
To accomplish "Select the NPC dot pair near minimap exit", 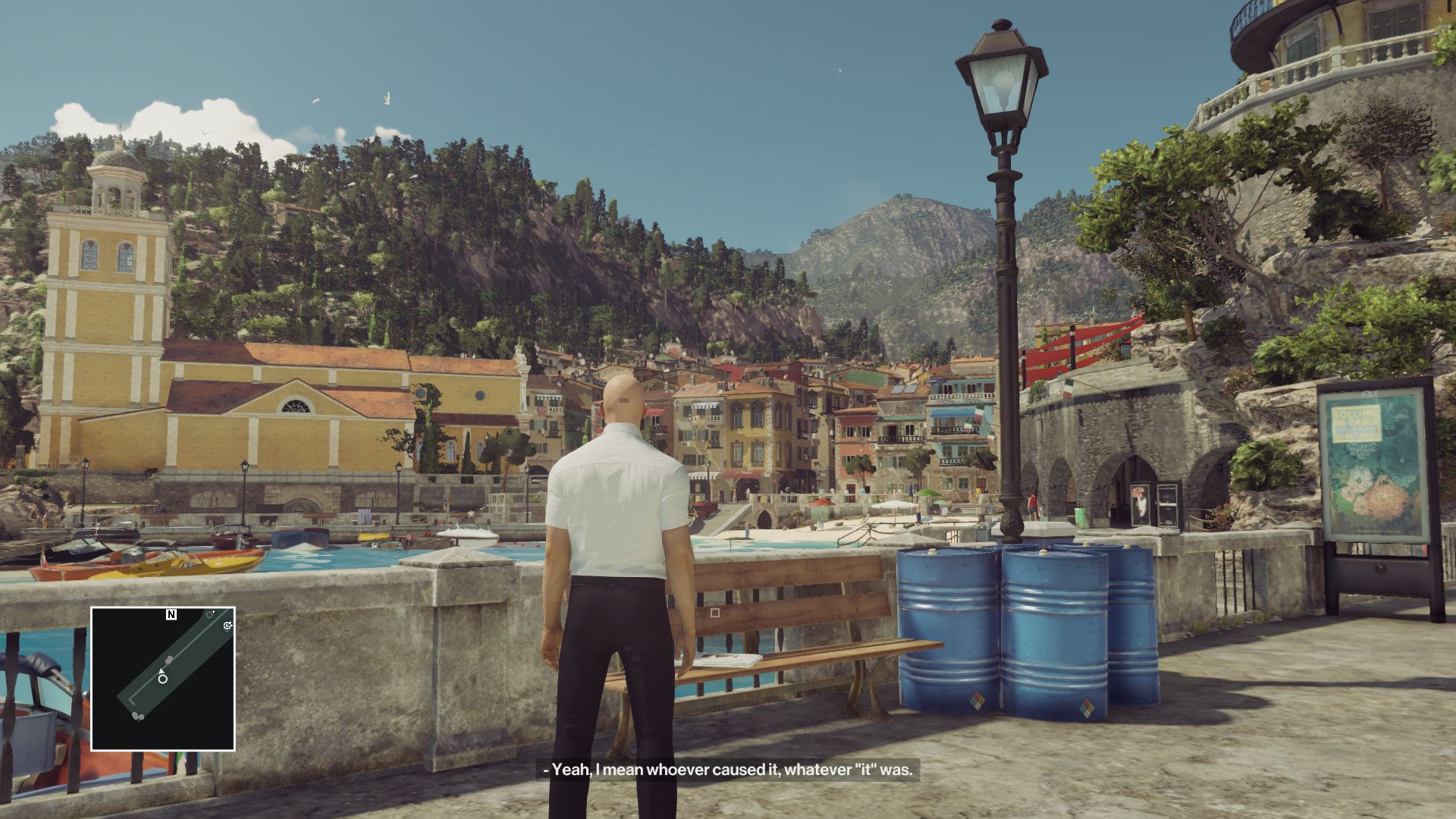I will 137,715.
